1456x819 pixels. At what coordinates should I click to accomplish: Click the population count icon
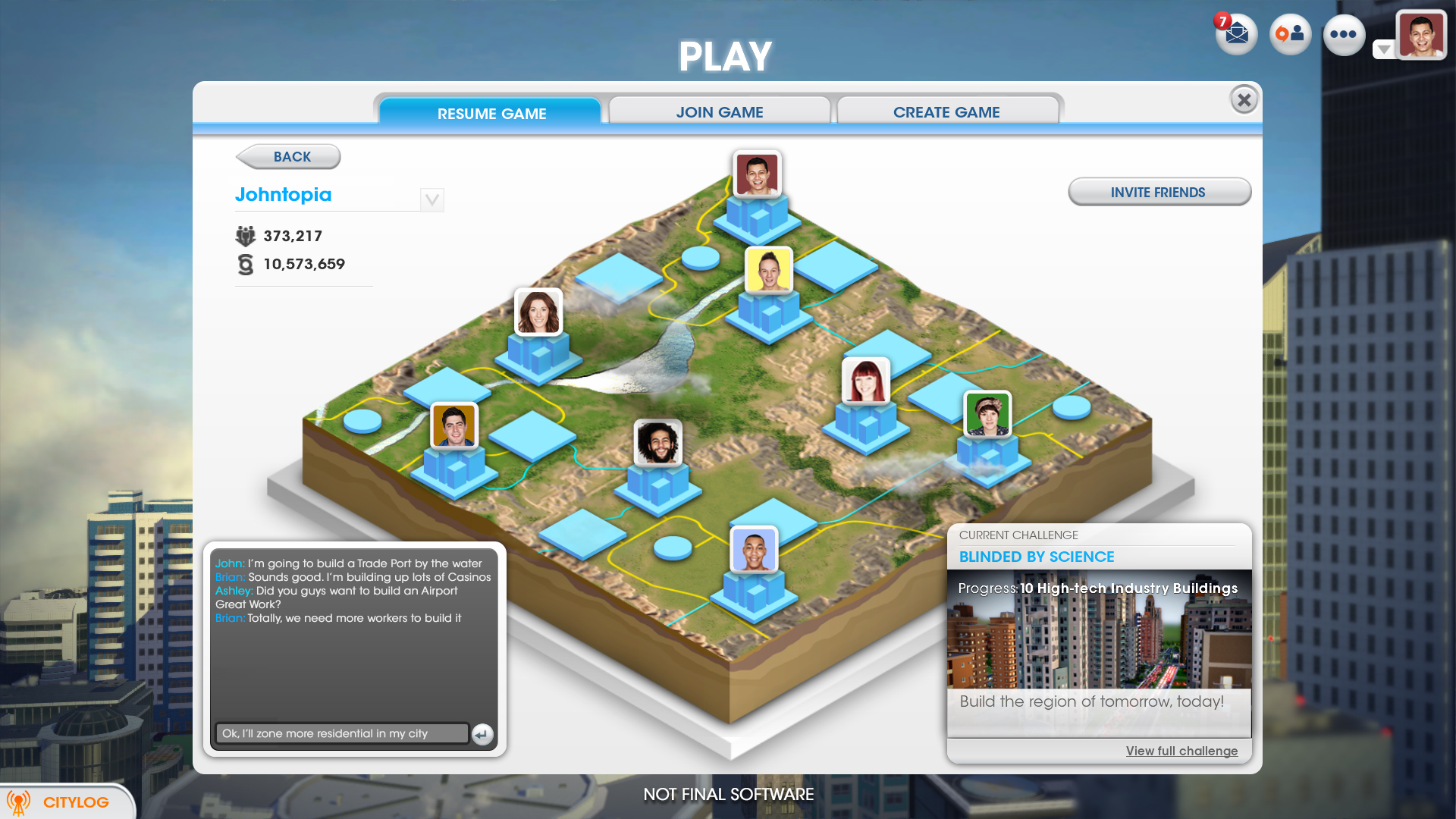[x=244, y=235]
